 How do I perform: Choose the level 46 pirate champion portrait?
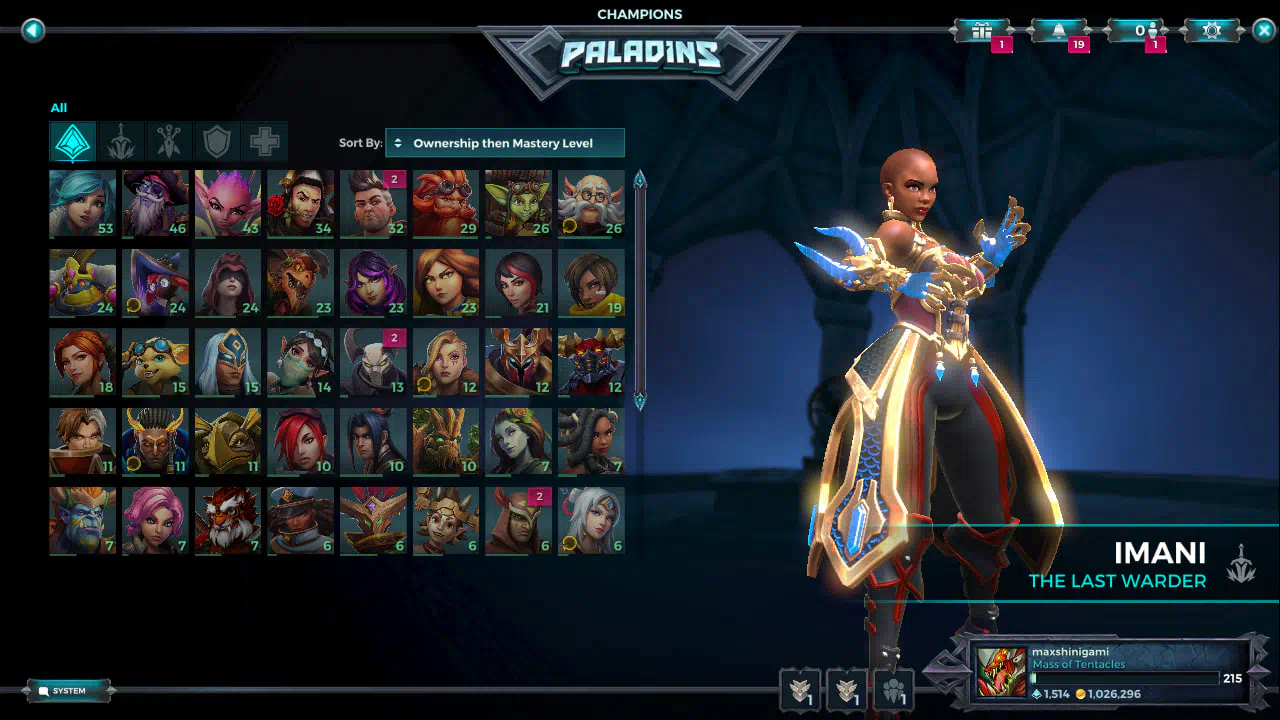(x=155, y=203)
